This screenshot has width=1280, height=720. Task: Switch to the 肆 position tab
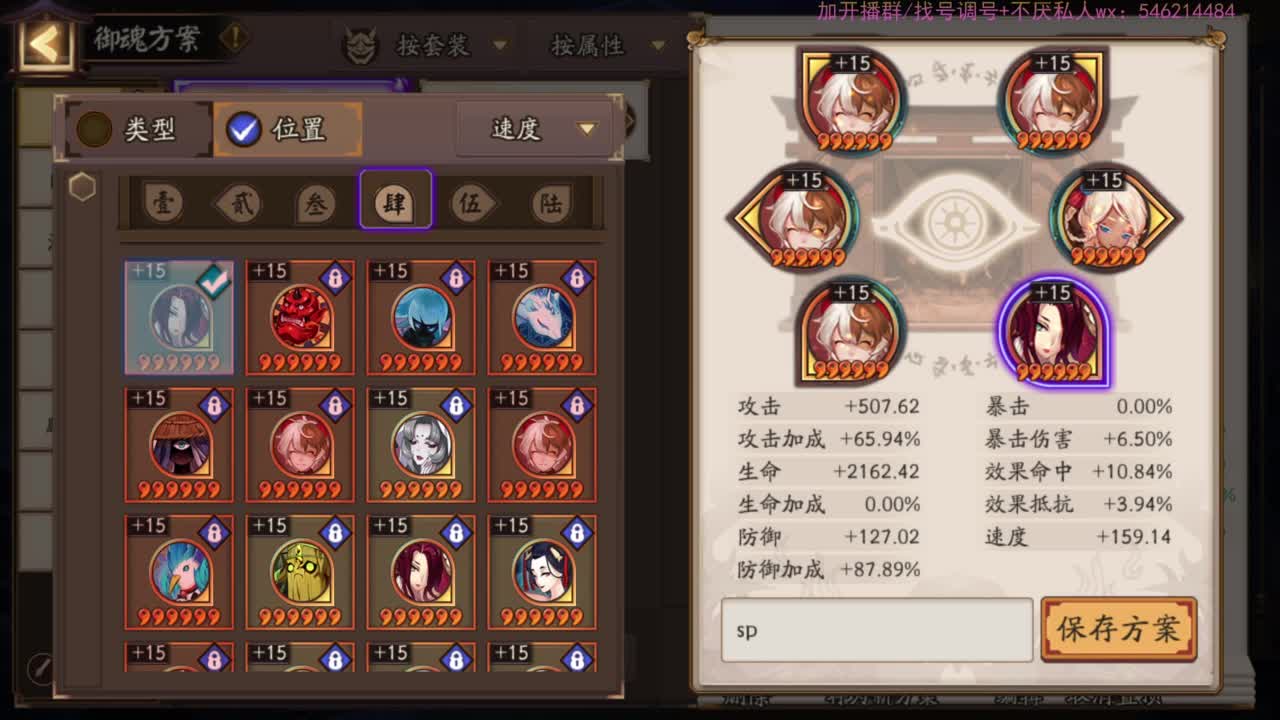(x=395, y=201)
